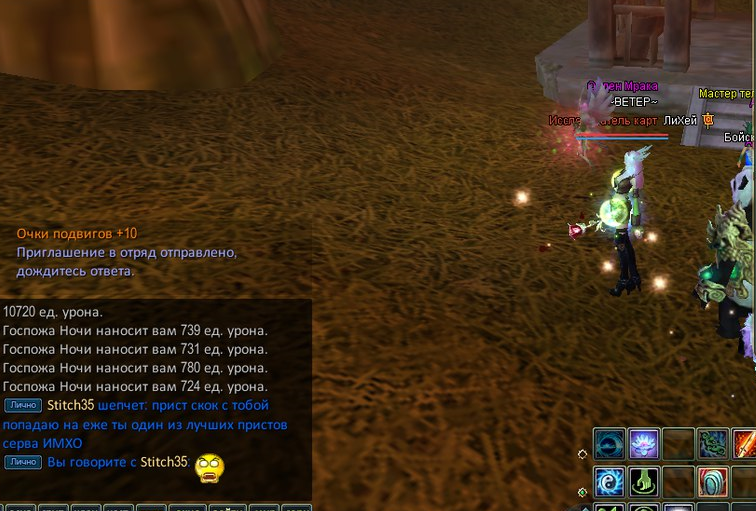Click the Лично tag beside 'Вы говорите'
Image resolution: width=756 pixels, height=511 pixels.
22,462
